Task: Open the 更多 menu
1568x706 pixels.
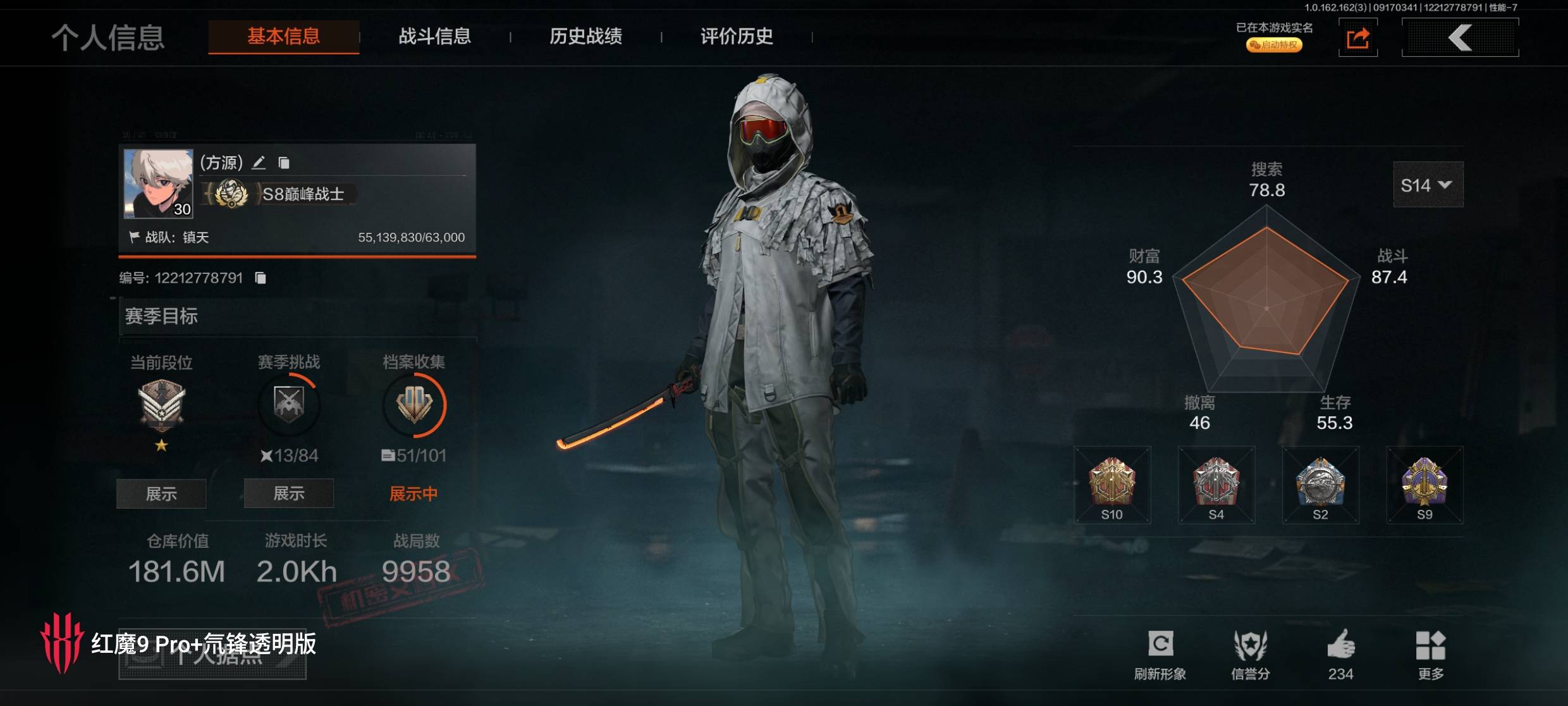Action: coord(1430,653)
